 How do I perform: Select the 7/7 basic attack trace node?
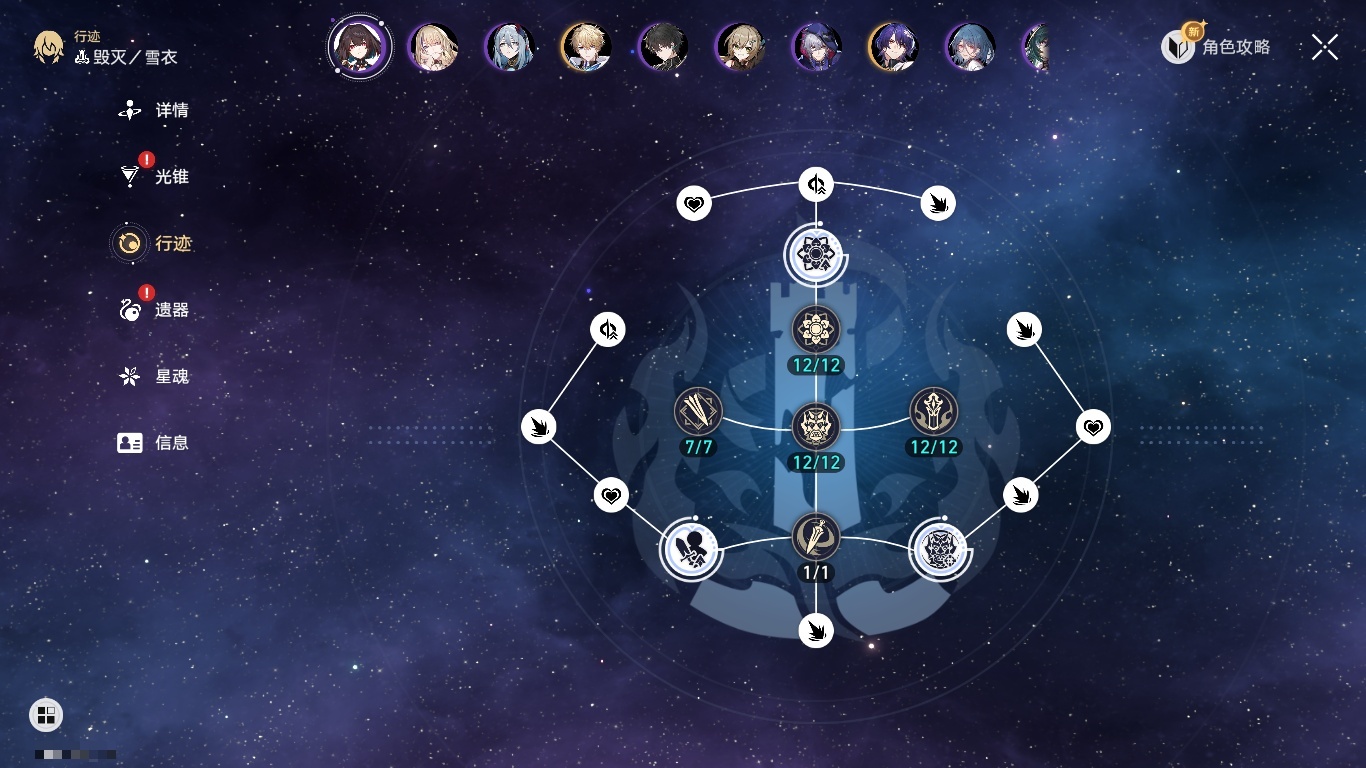[698, 411]
